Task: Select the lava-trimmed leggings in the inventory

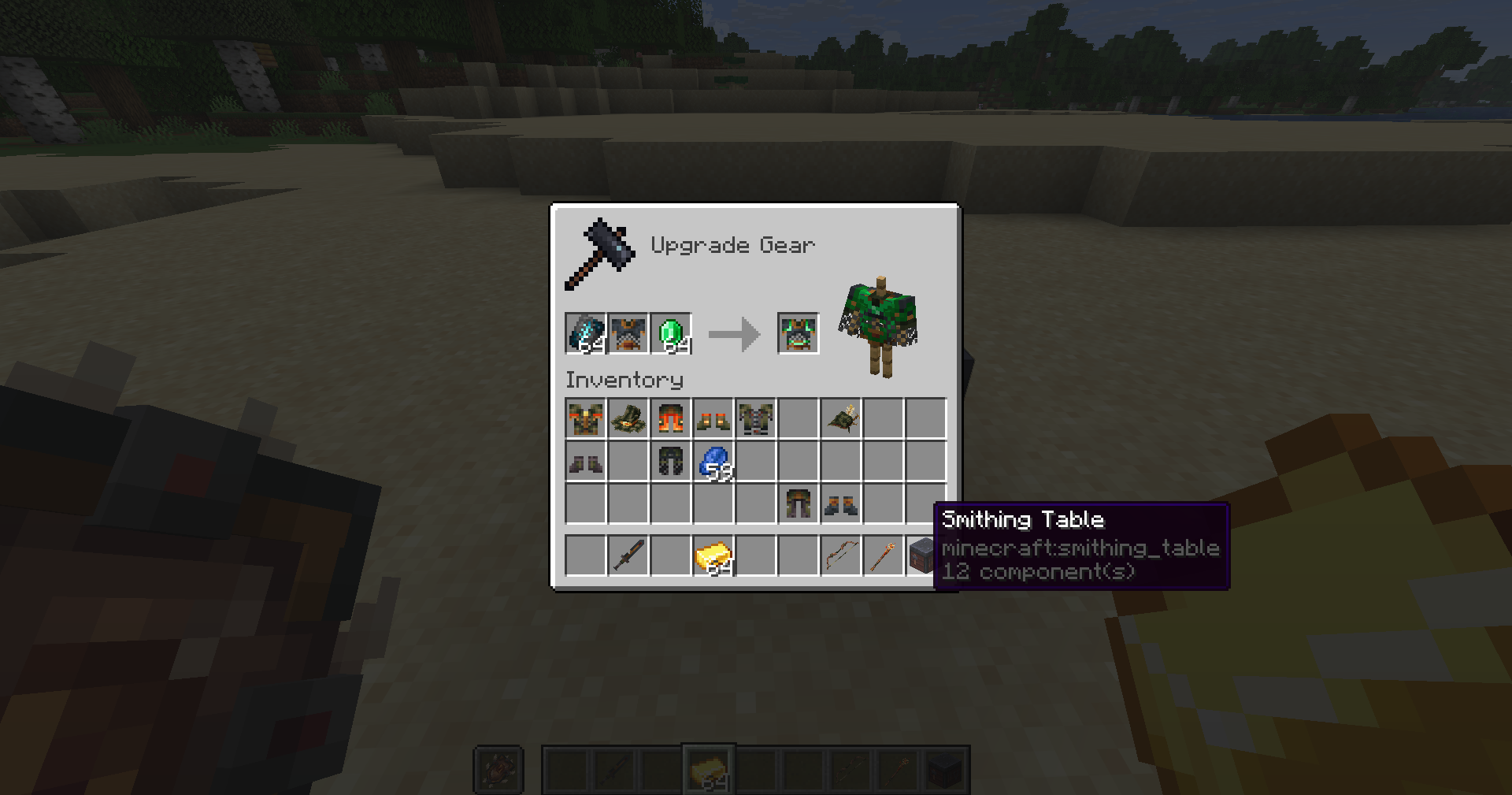Action: point(670,419)
